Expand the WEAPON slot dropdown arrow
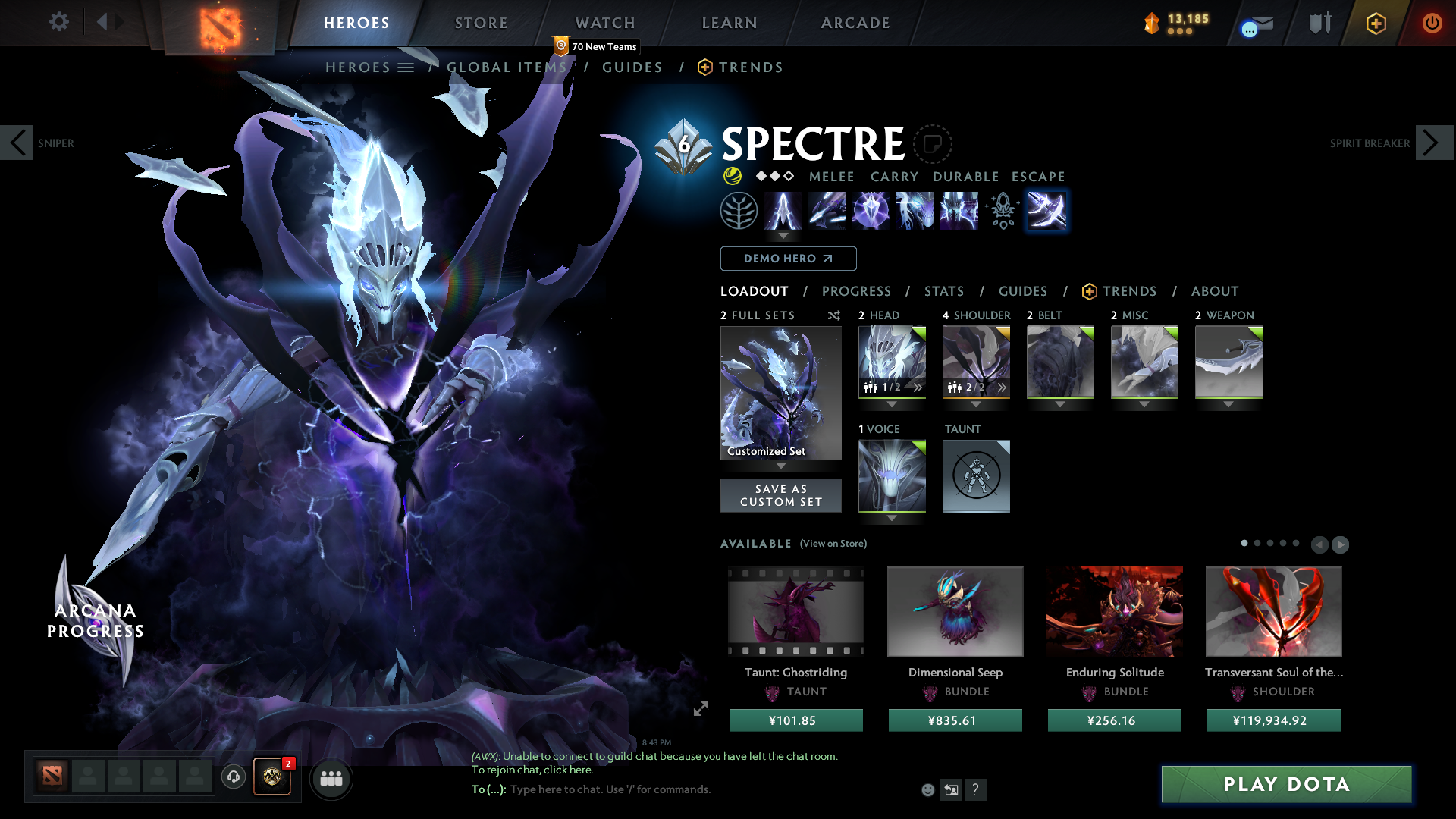 click(1228, 404)
